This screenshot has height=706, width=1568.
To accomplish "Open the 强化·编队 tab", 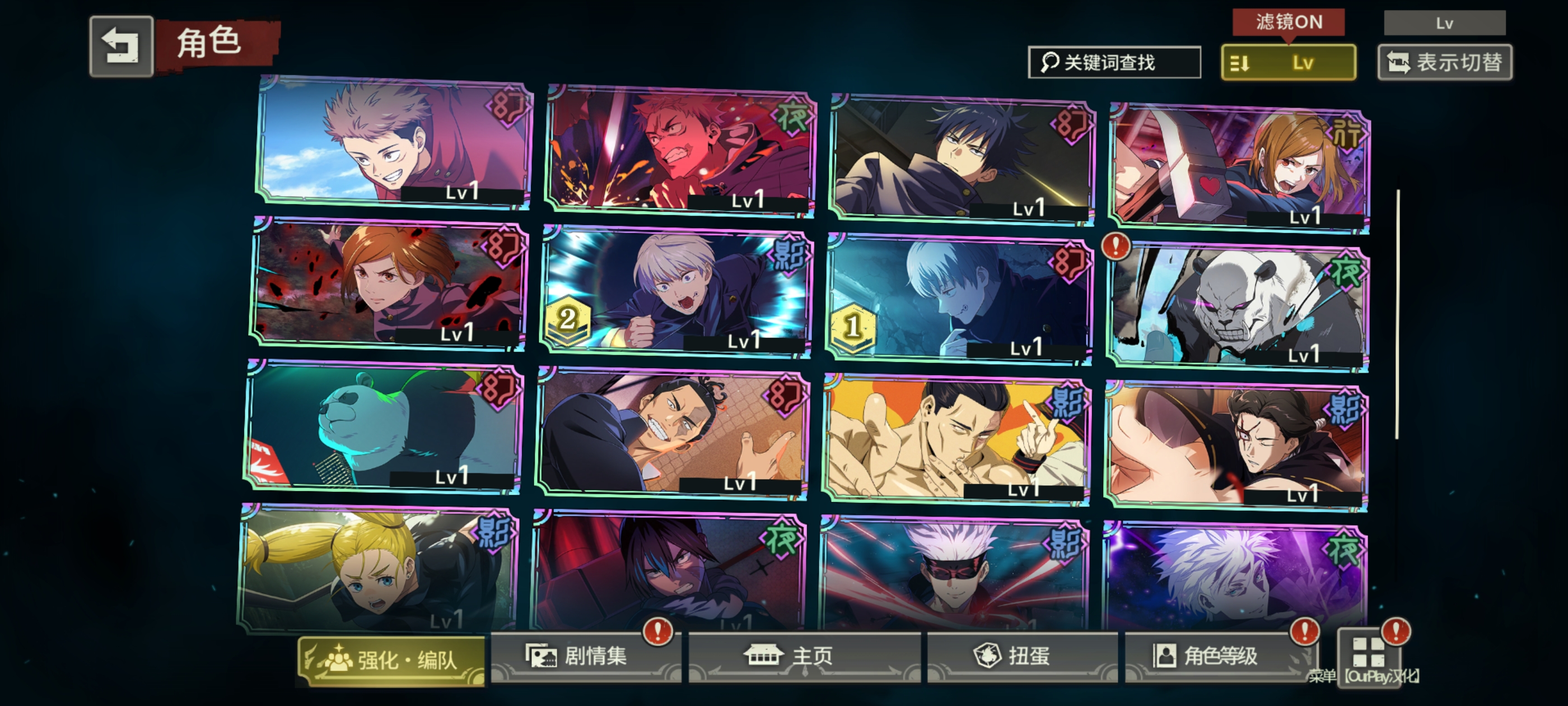I will [x=391, y=660].
